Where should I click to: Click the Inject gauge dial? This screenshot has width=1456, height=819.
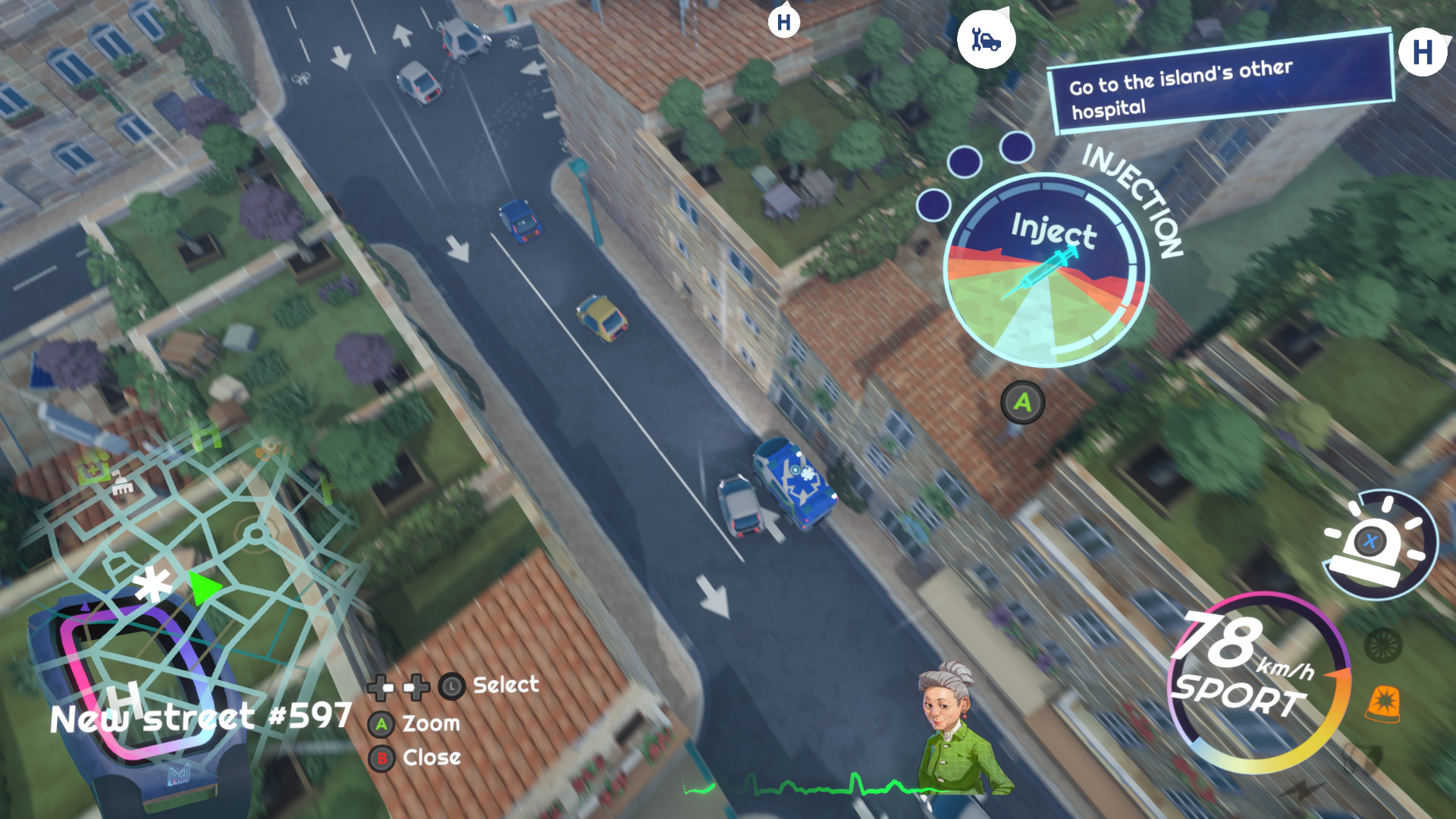[x=1046, y=271]
